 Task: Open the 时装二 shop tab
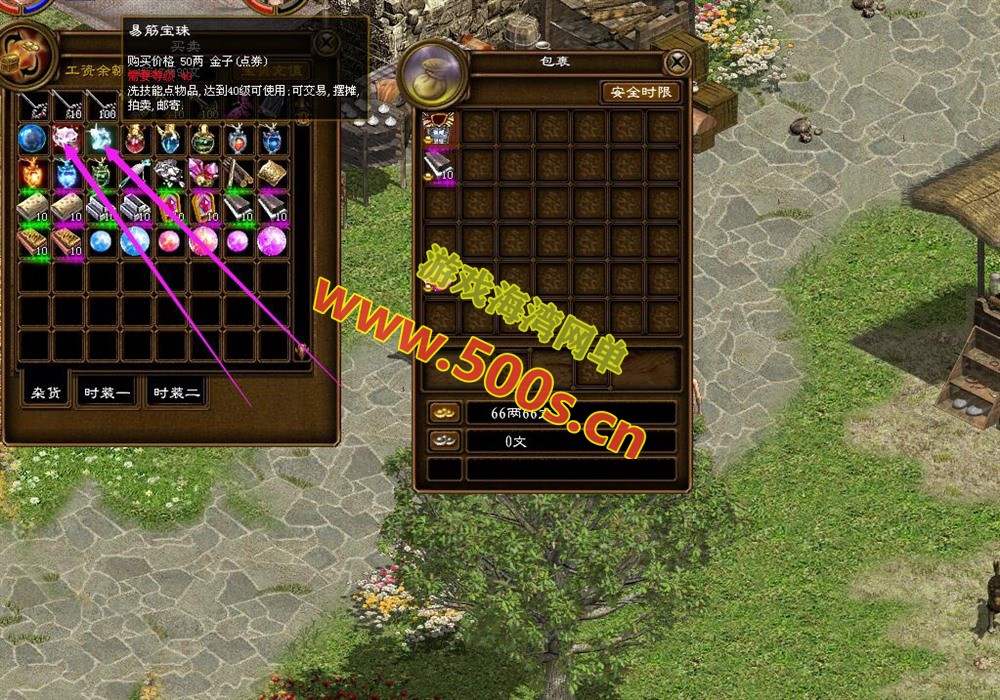(176, 393)
